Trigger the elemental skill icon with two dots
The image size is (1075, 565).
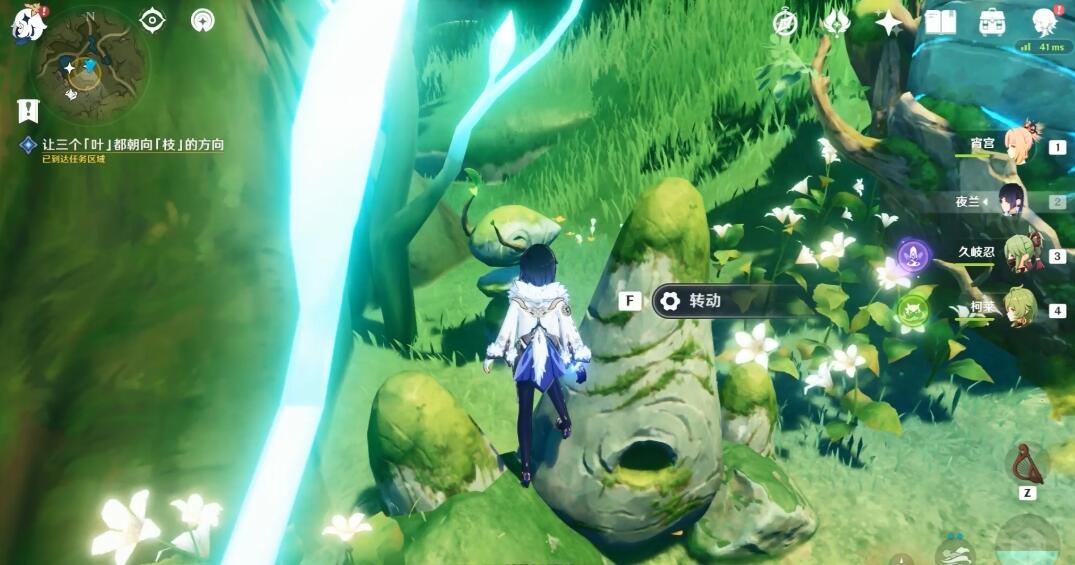[x=953, y=552]
